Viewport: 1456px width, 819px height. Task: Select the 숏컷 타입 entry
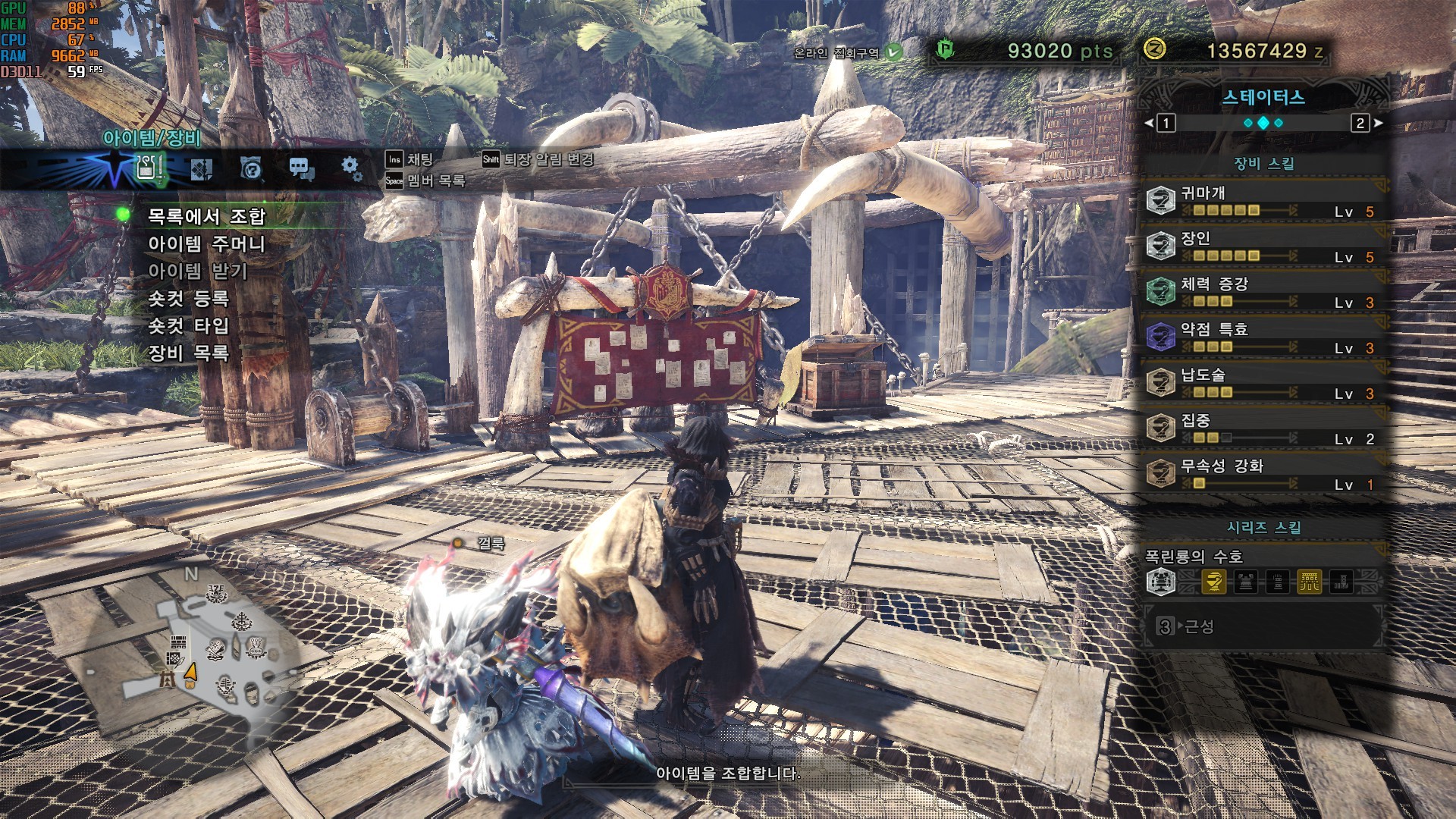188,326
